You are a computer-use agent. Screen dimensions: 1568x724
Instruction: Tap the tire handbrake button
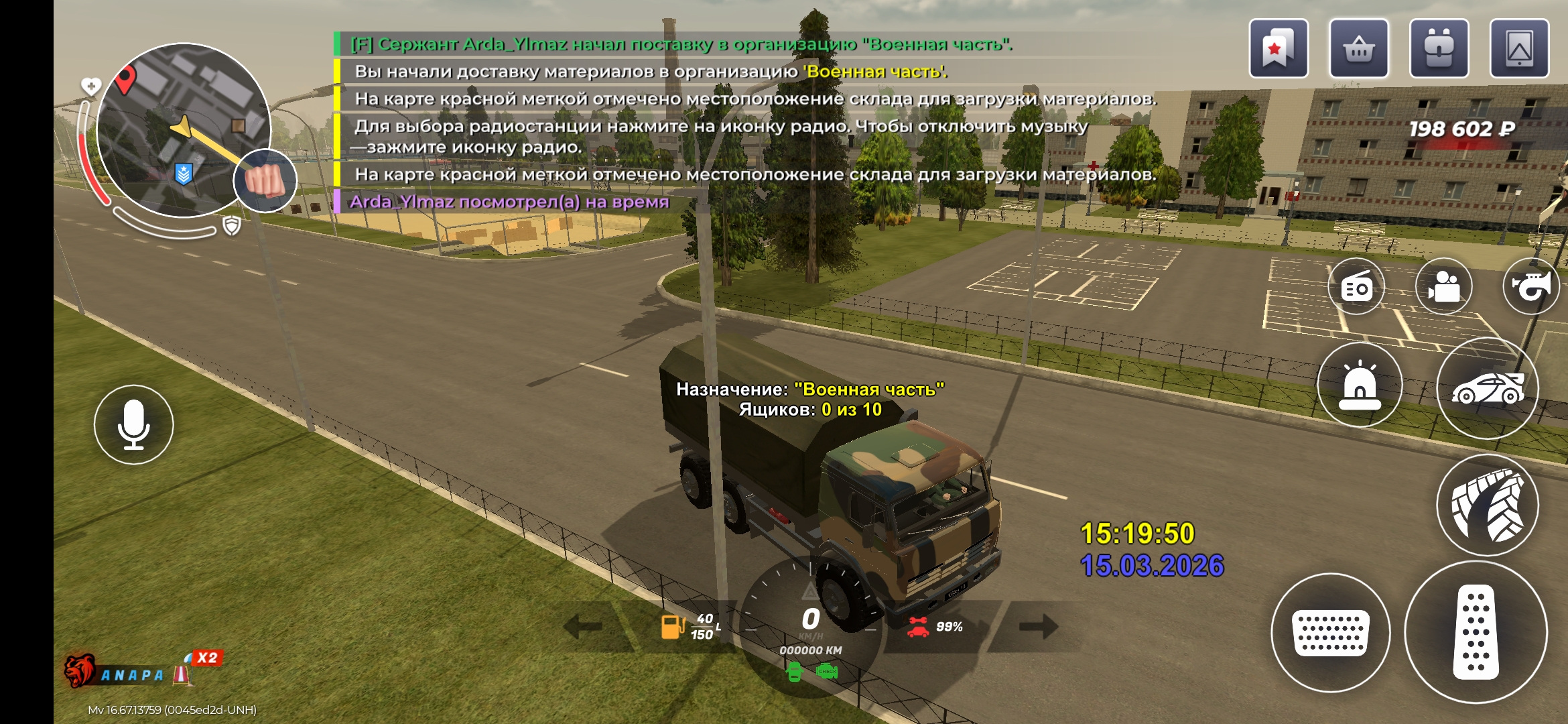click(x=1488, y=505)
